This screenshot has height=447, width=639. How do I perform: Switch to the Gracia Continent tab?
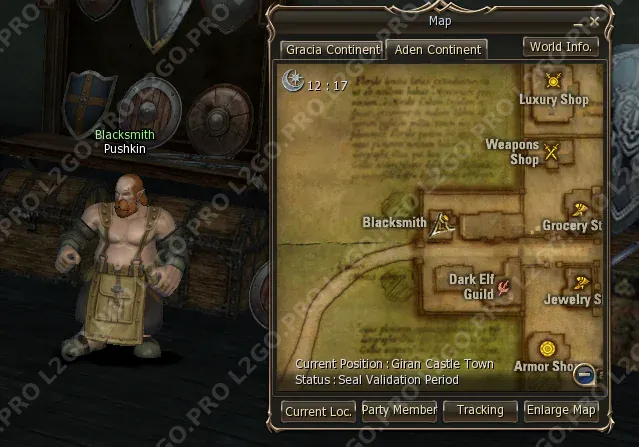pyautogui.click(x=332, y=49)
